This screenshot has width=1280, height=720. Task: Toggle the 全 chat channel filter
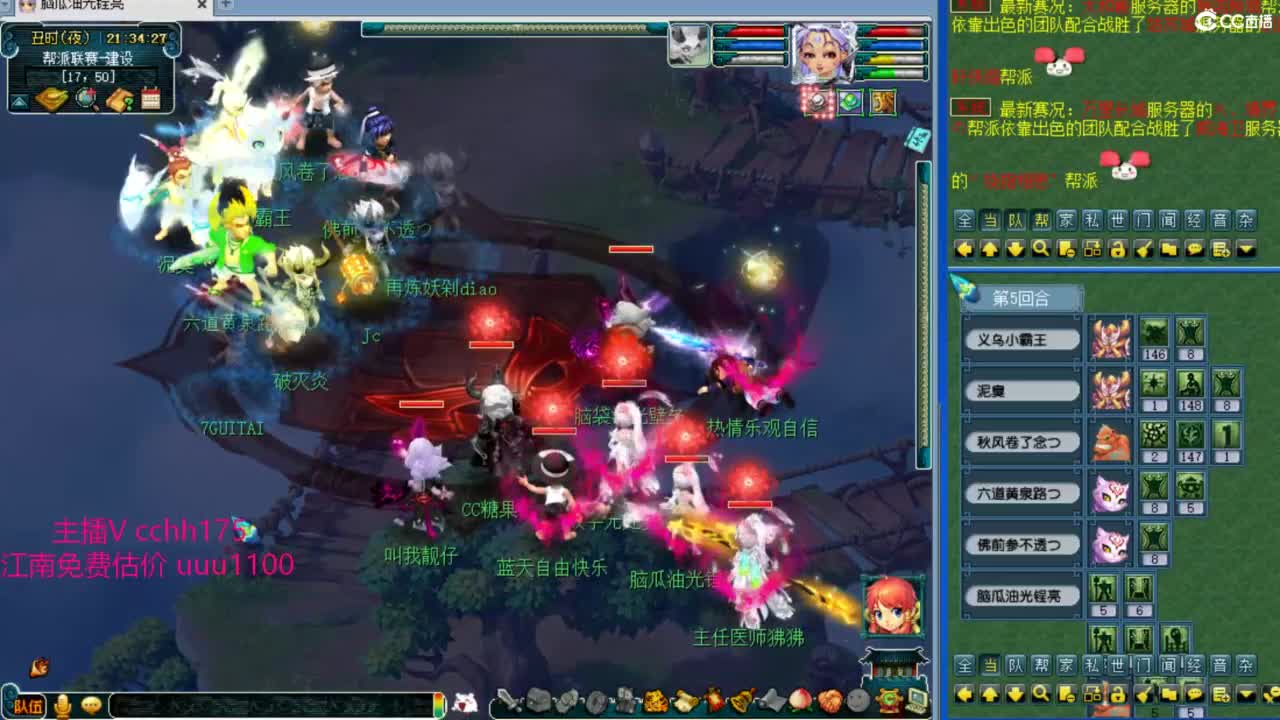pos(964,222)
